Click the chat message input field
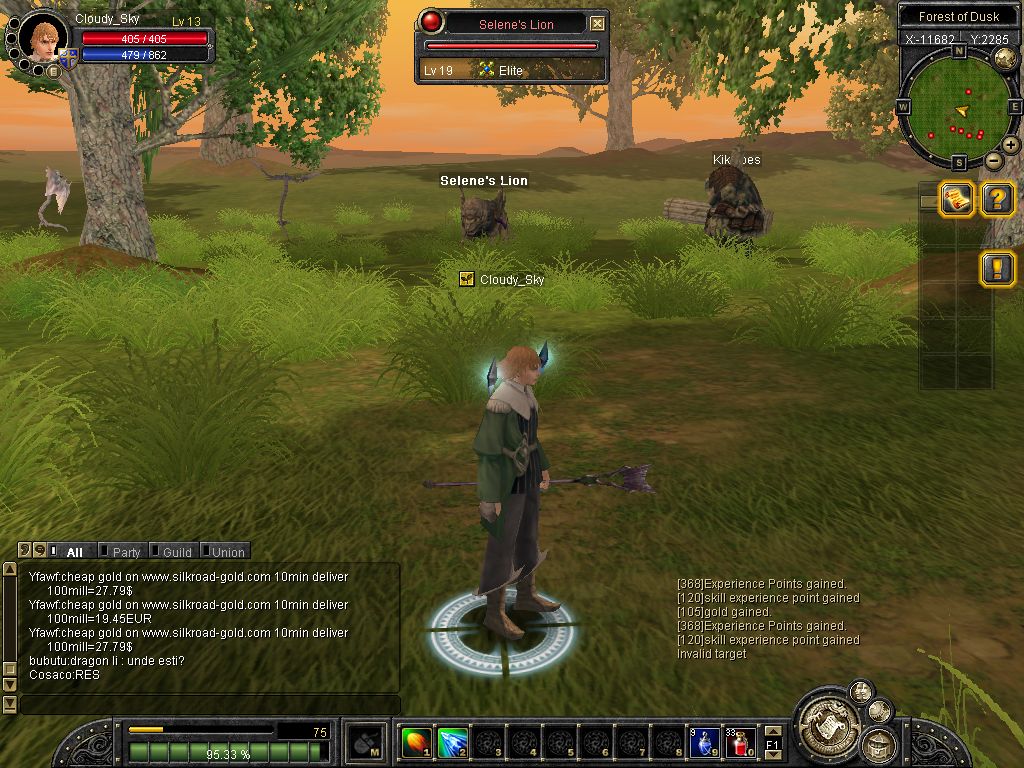Viewport: 1024px width, 768px height. 208,705
